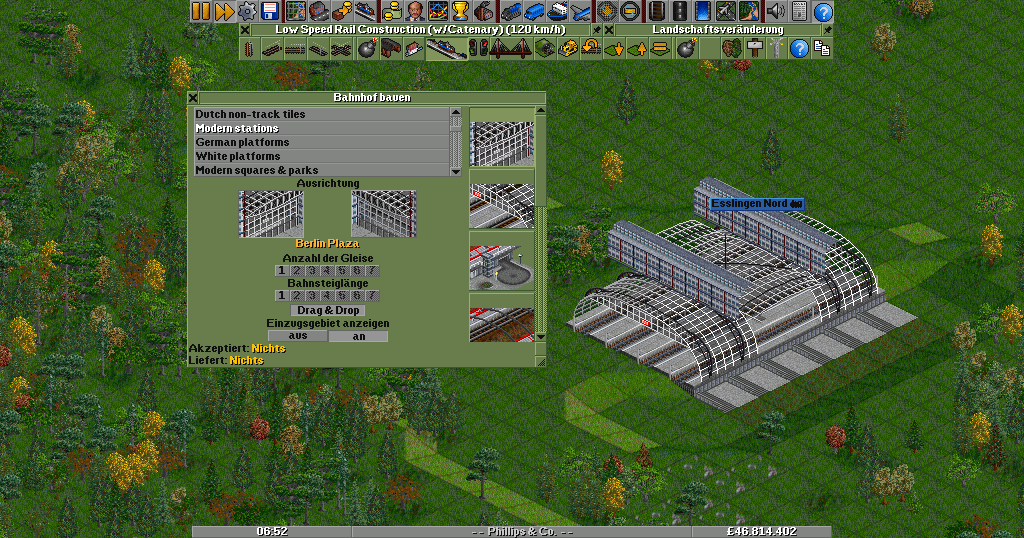The width and height of the screenshot is (1024, 538).
Task: Pick Modern squares & parks class
Action: 321,170
